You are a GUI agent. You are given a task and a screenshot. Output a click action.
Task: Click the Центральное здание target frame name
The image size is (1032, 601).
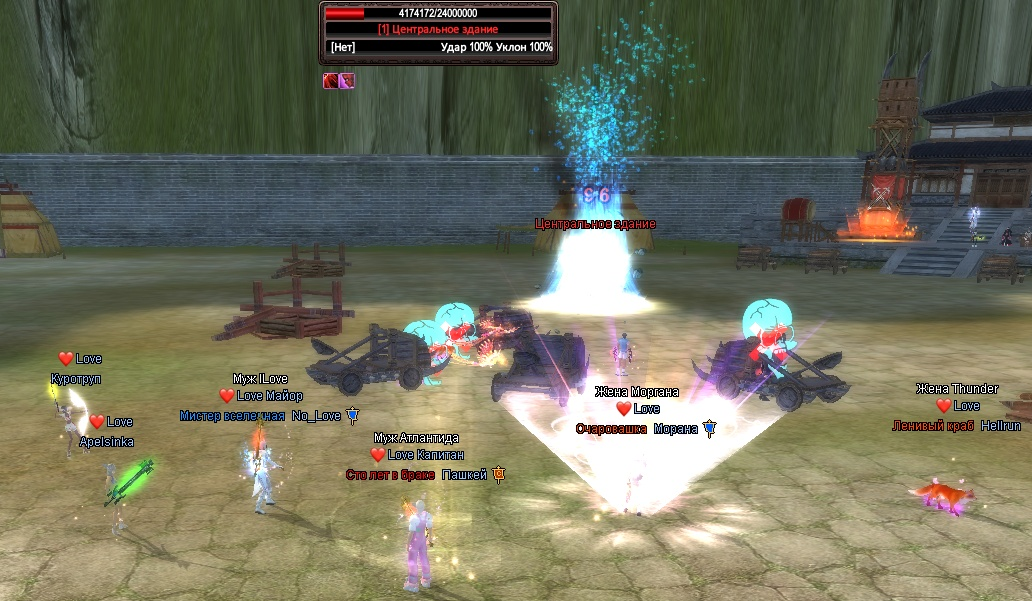[x=438, y=29]
